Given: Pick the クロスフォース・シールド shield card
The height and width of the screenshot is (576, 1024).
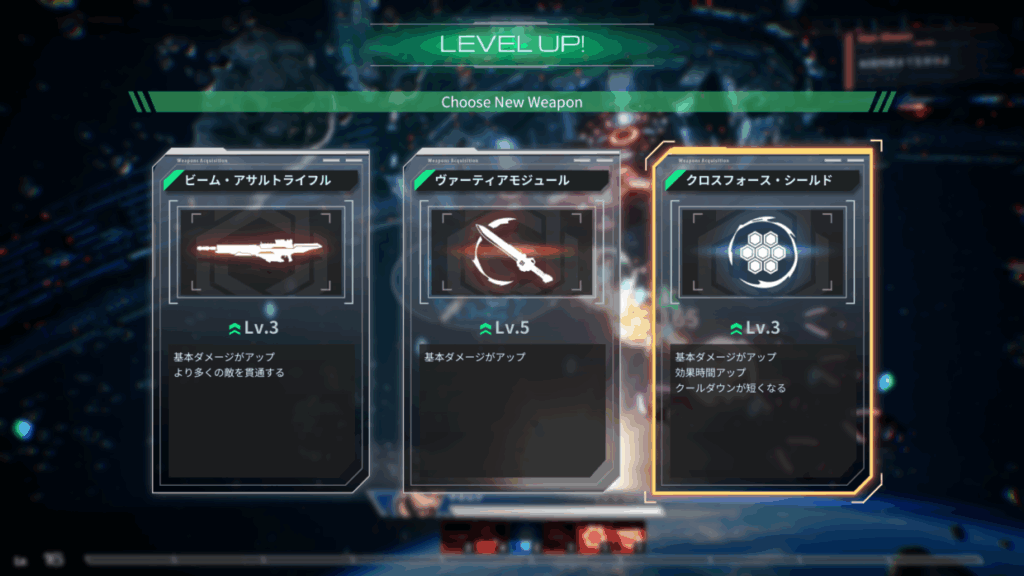Looking at the screenshot, I should (762, 320).
